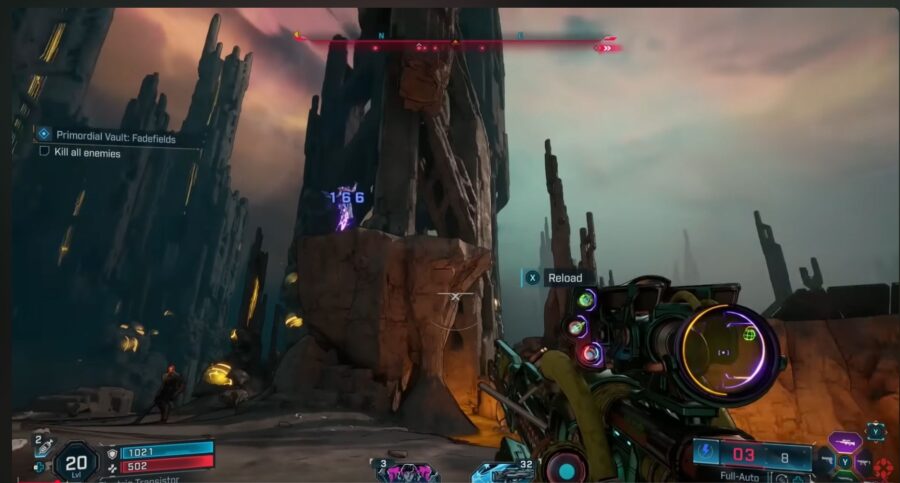The height and width of the screenshot is (483, 900).
Task: Click the red crosshair icon in the corner
Action: (x=883, y=468)
